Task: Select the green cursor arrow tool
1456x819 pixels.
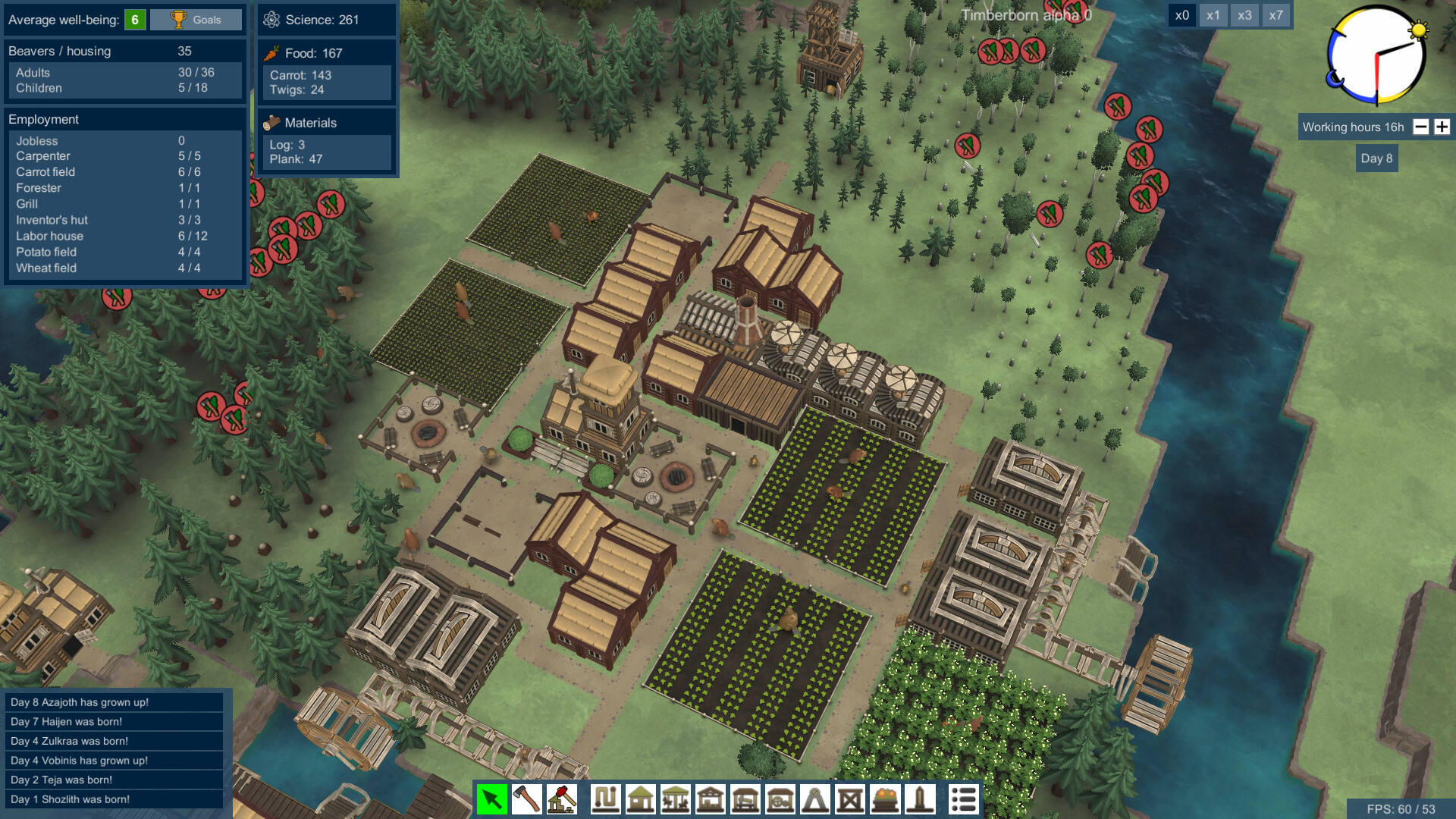Action: tap(491, 799)
